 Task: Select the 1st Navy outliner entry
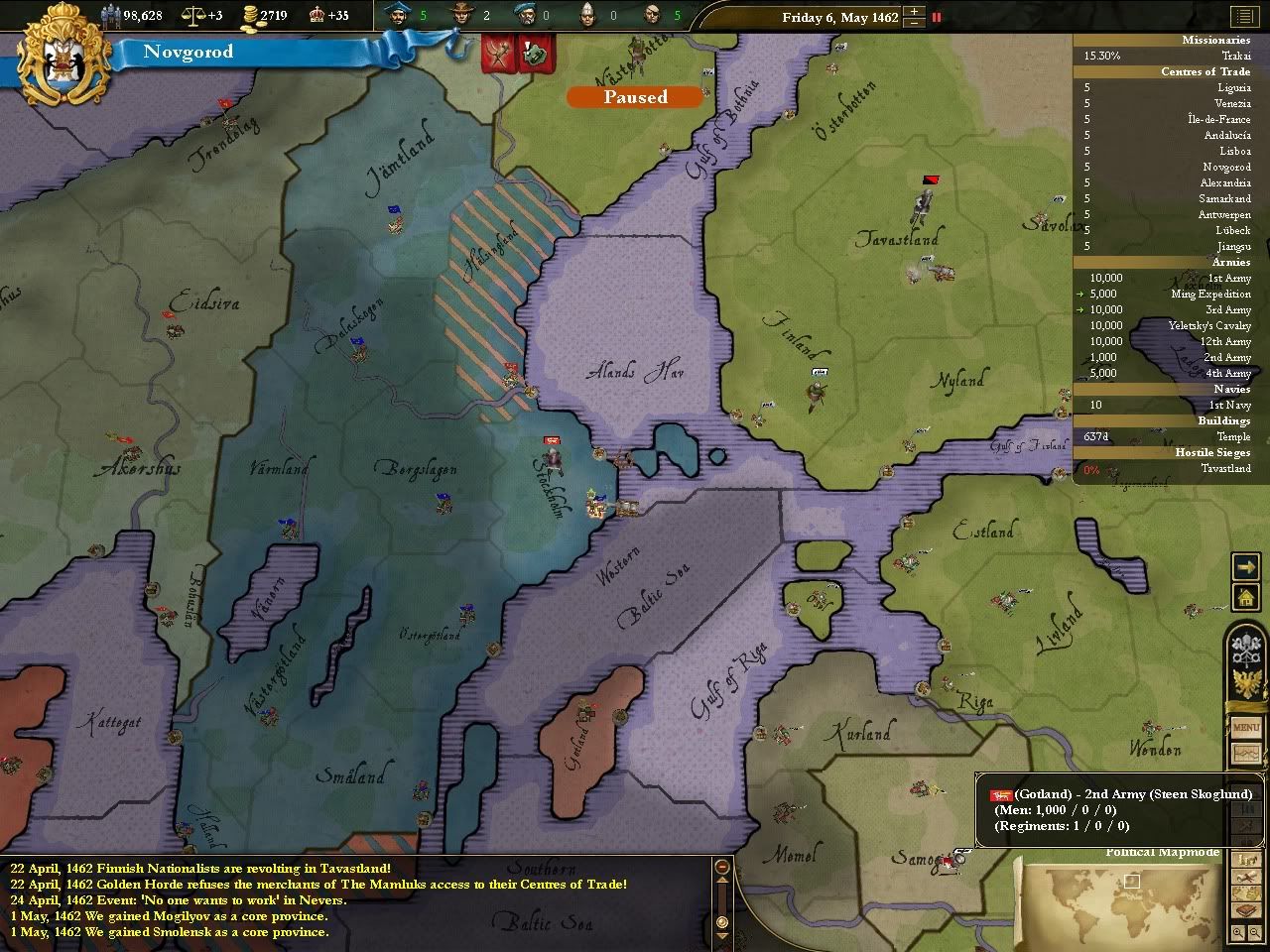click(x=1228, y=405)
